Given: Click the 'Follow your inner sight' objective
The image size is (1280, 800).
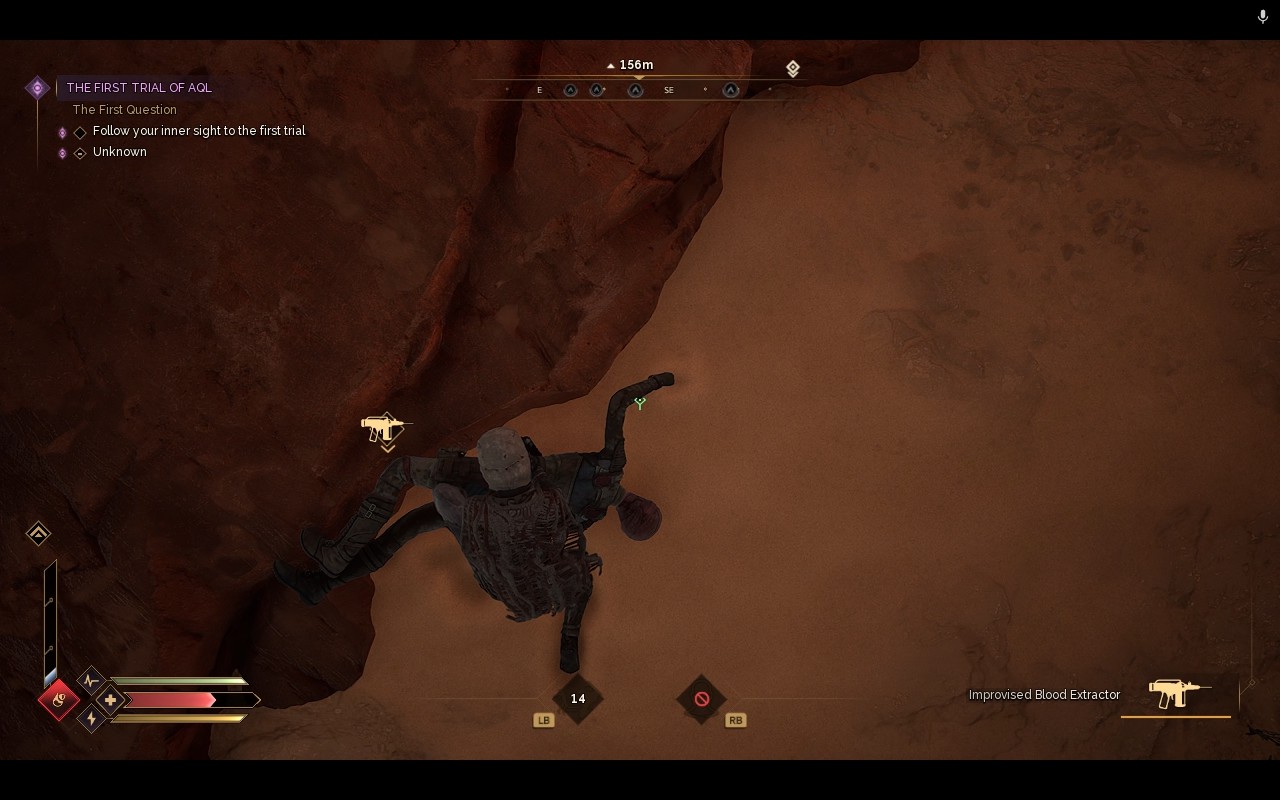Looking at the screenshot, I should (x=199, y=131).
